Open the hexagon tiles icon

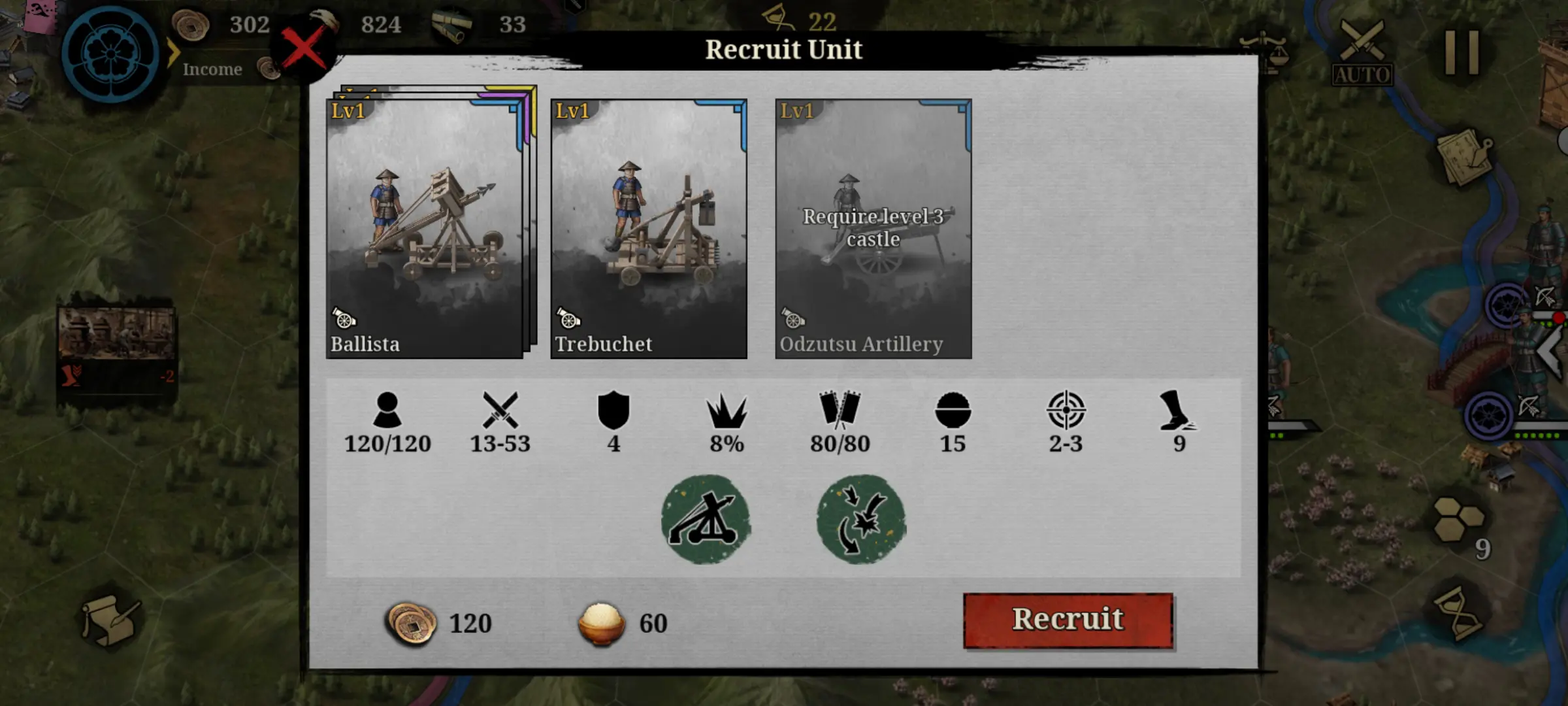tap(1458, 520)
